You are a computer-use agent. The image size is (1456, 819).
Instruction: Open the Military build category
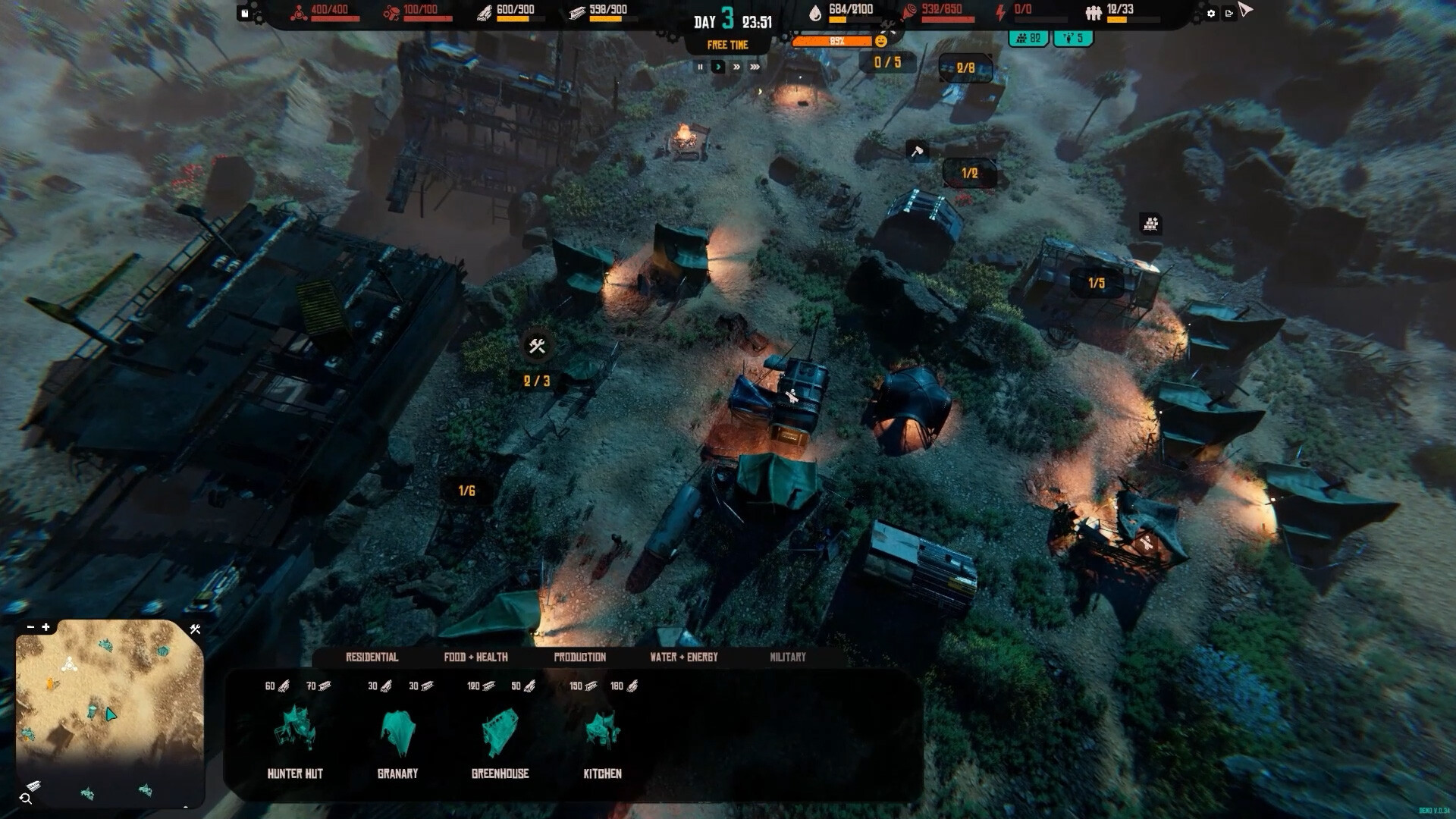pos(787,657)
